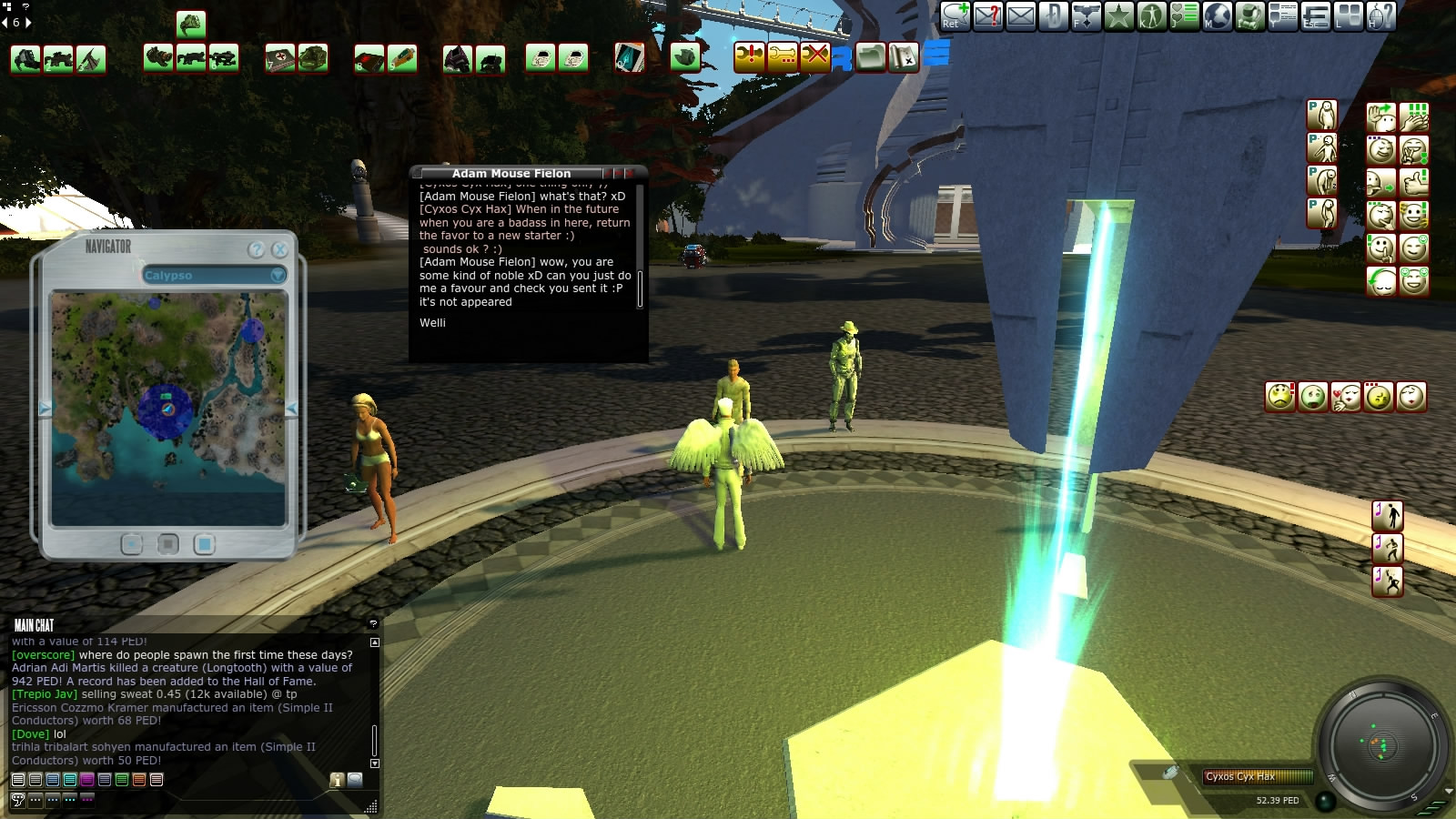Close the Navigator map window
Screen dimensions: 1456x819
279,249
